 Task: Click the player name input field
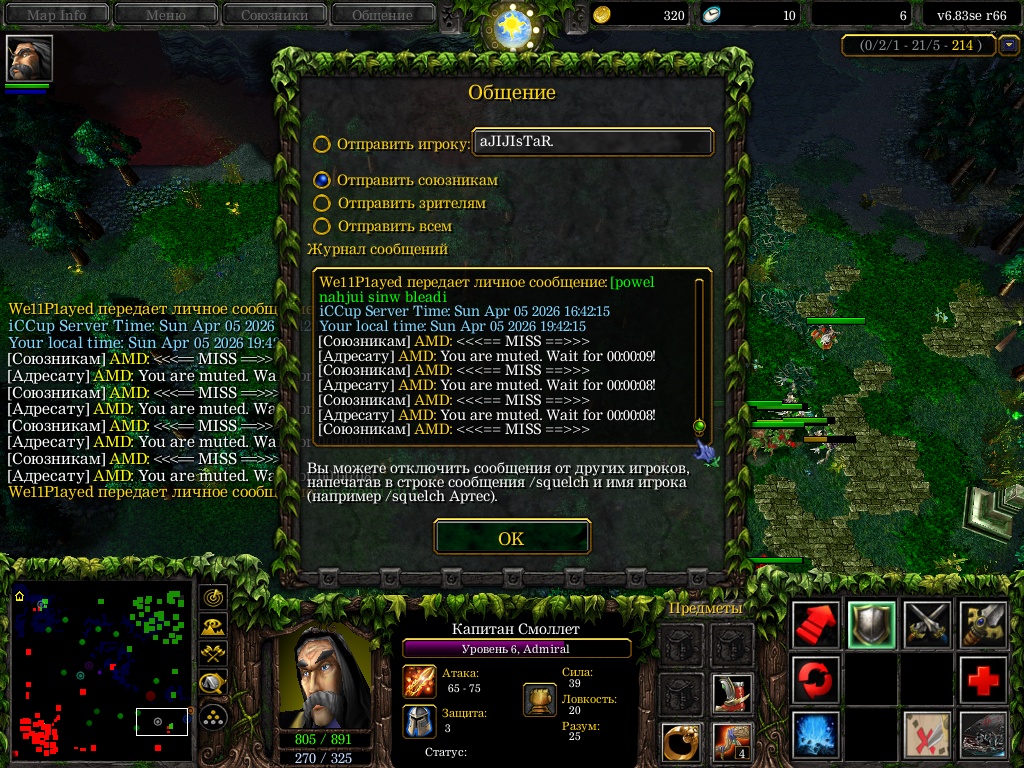pyautogui.click(x=592, y=142)
